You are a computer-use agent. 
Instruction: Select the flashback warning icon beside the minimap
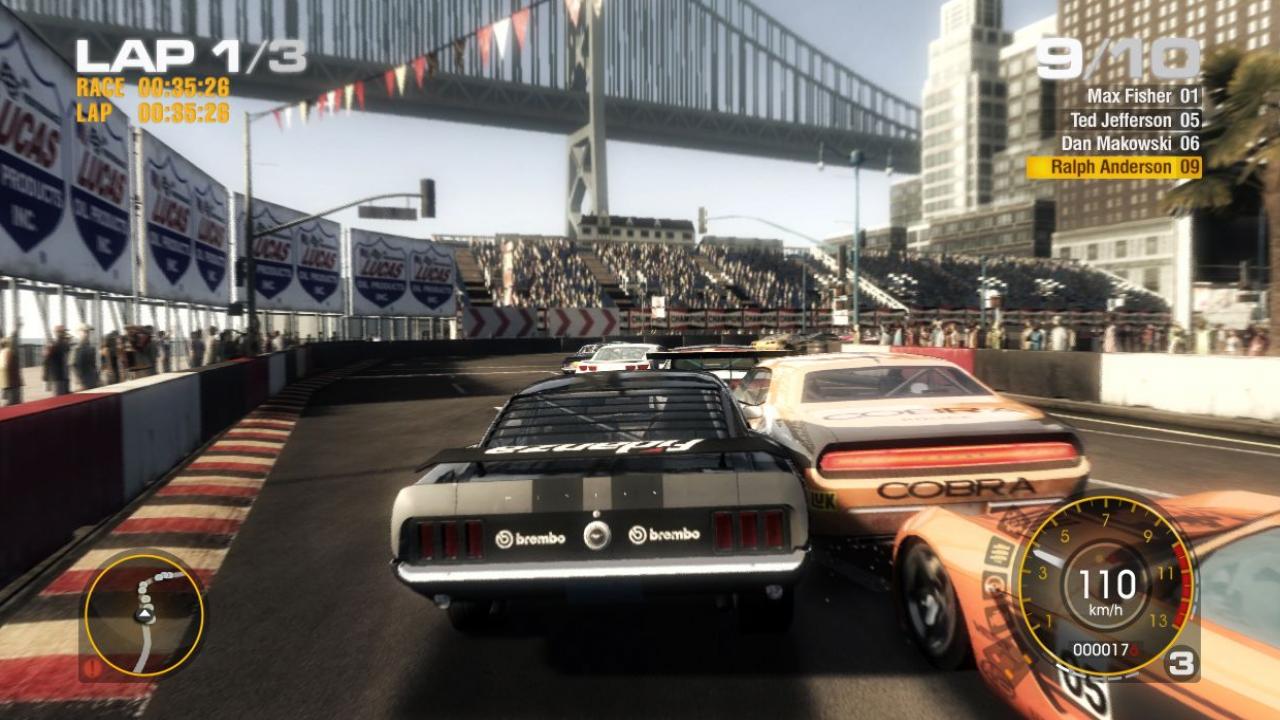91,668
